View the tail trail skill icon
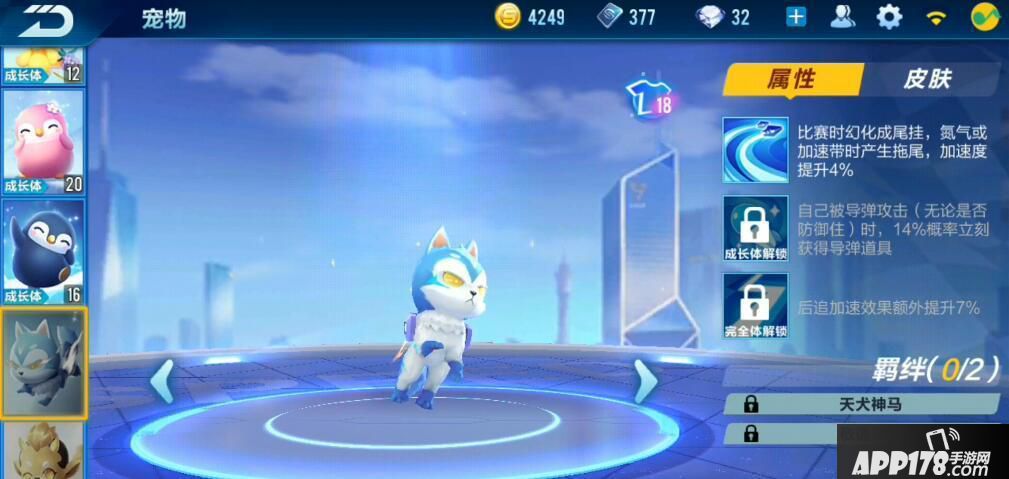The height and width of the screenshot is (479, 1009). click(755, 149)
